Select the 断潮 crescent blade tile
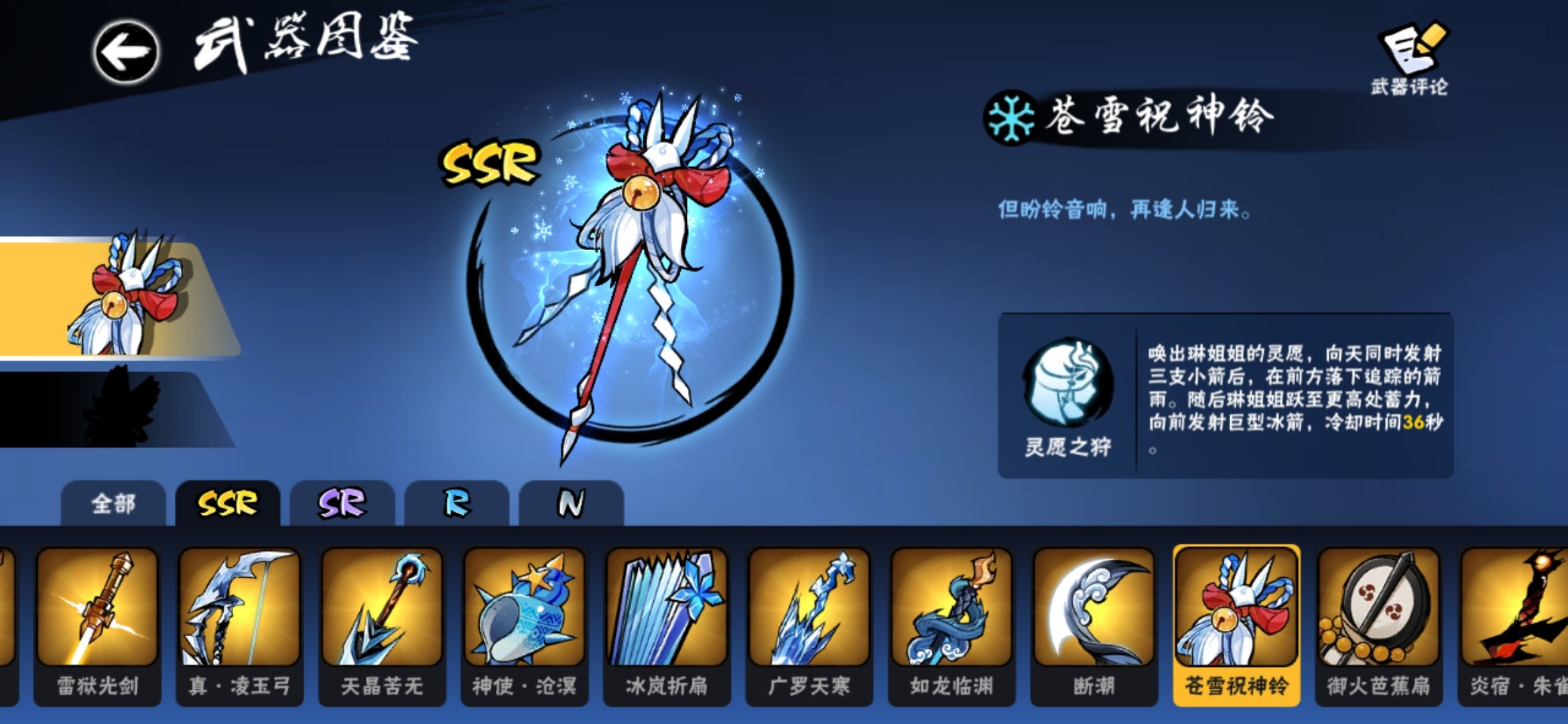 [x=1094, y=623]
